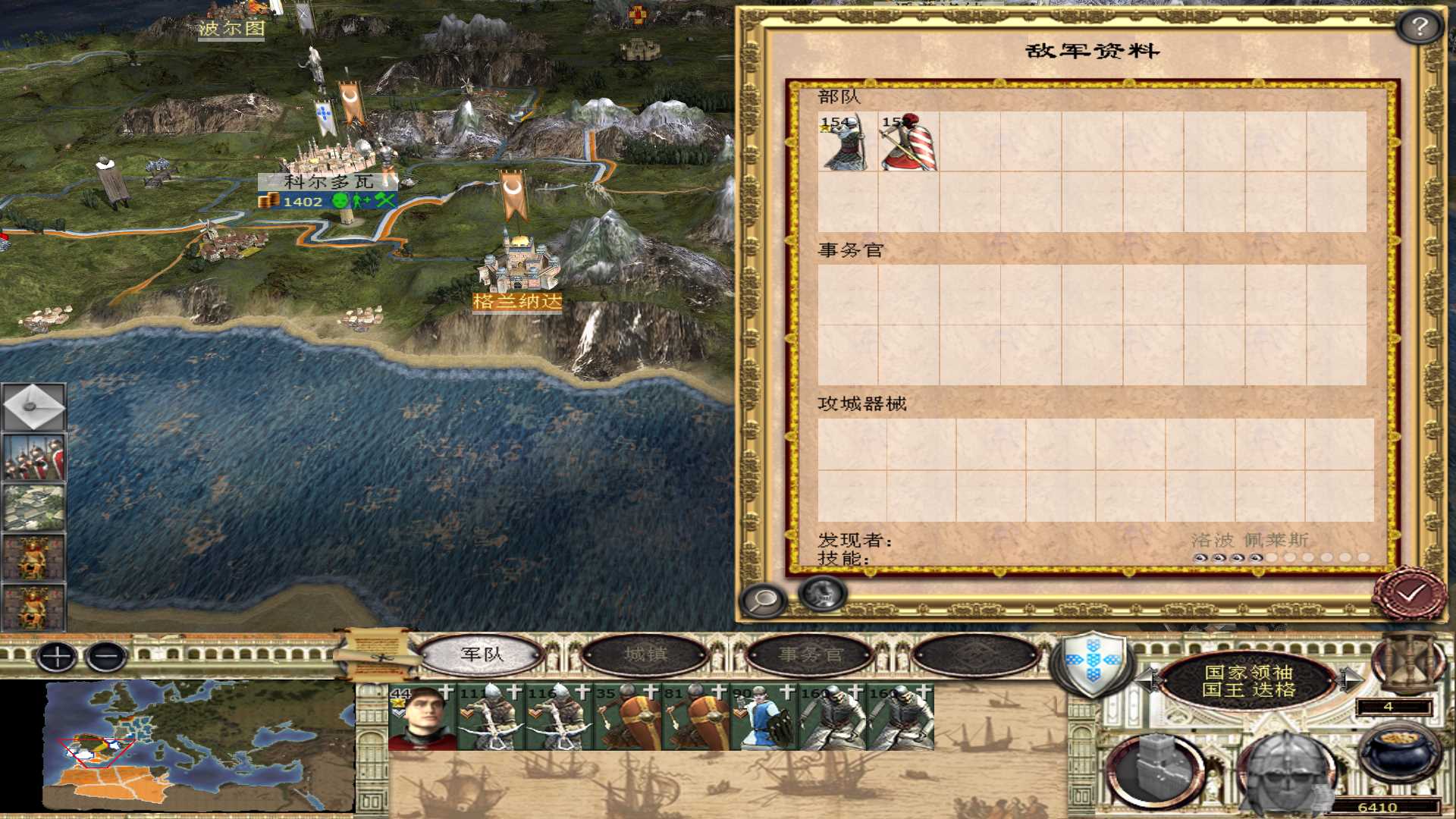Open the finances gold pot button
This screenshot has width=1456, height=819.
1397,754
